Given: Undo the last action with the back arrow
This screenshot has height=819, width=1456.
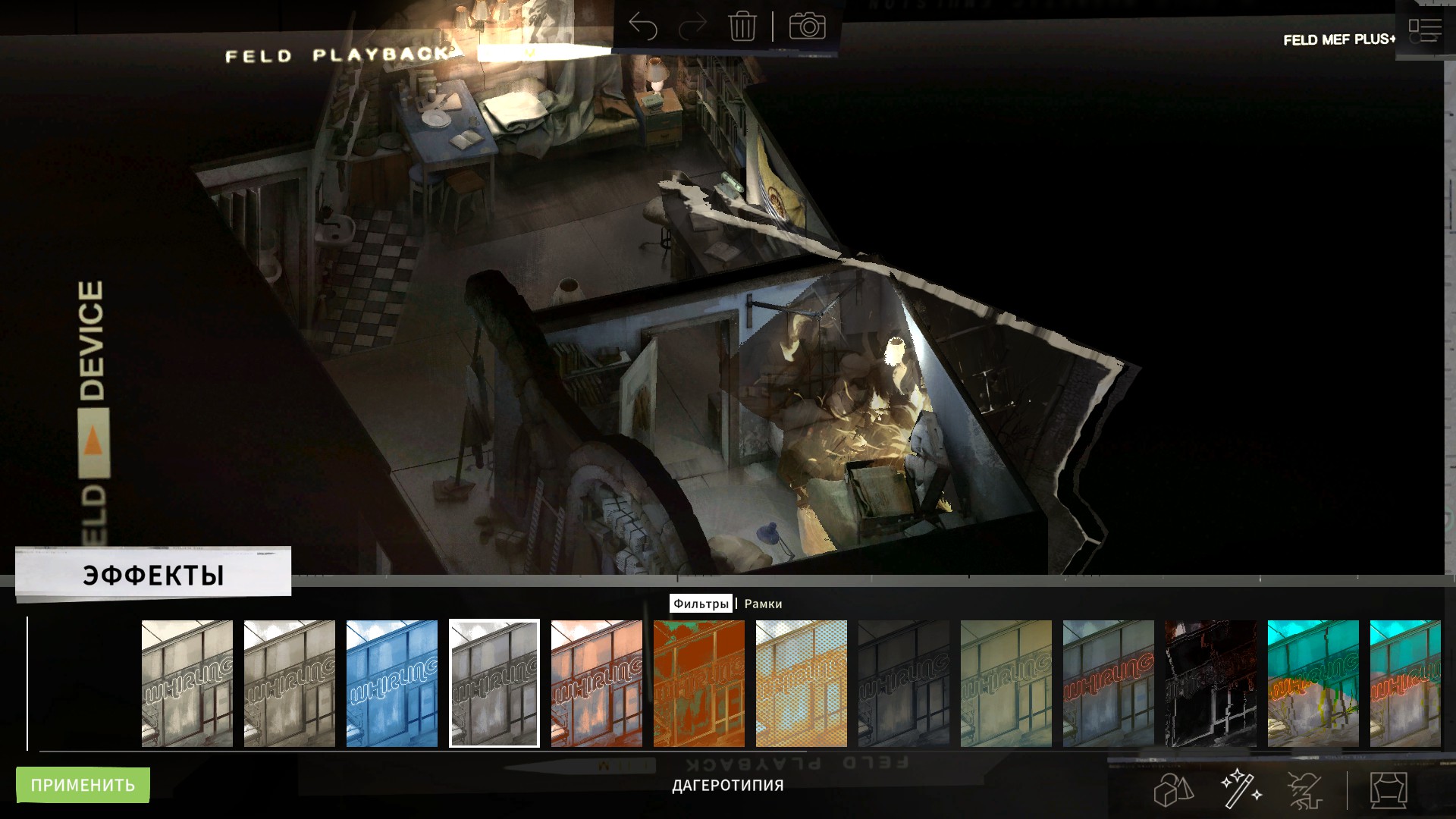Looking at the screenshot, I should click(642, 27).
